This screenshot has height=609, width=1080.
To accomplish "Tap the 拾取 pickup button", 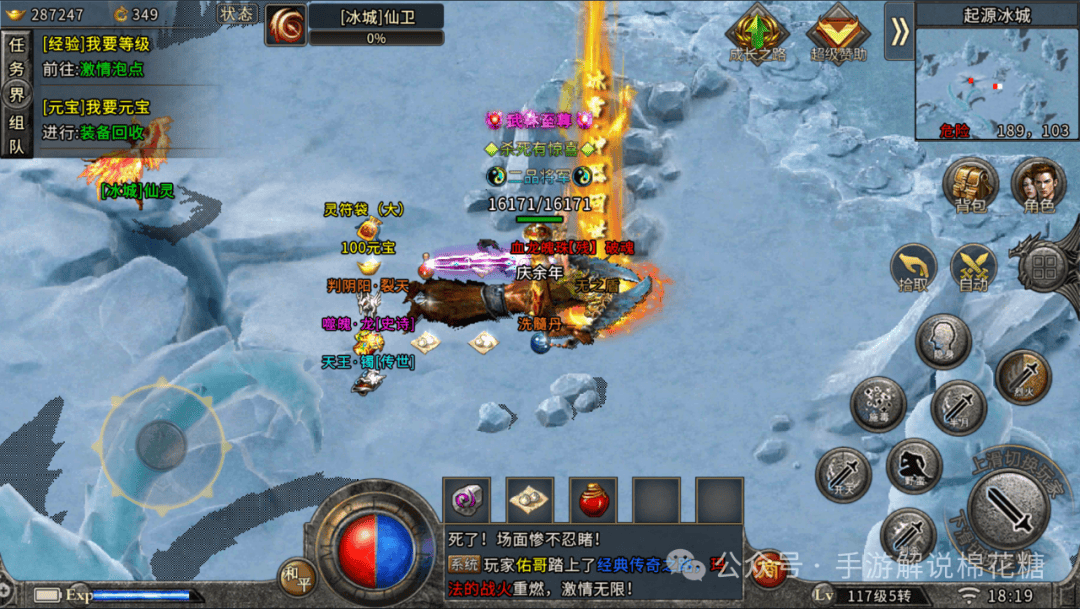I will tap(914, 267).
